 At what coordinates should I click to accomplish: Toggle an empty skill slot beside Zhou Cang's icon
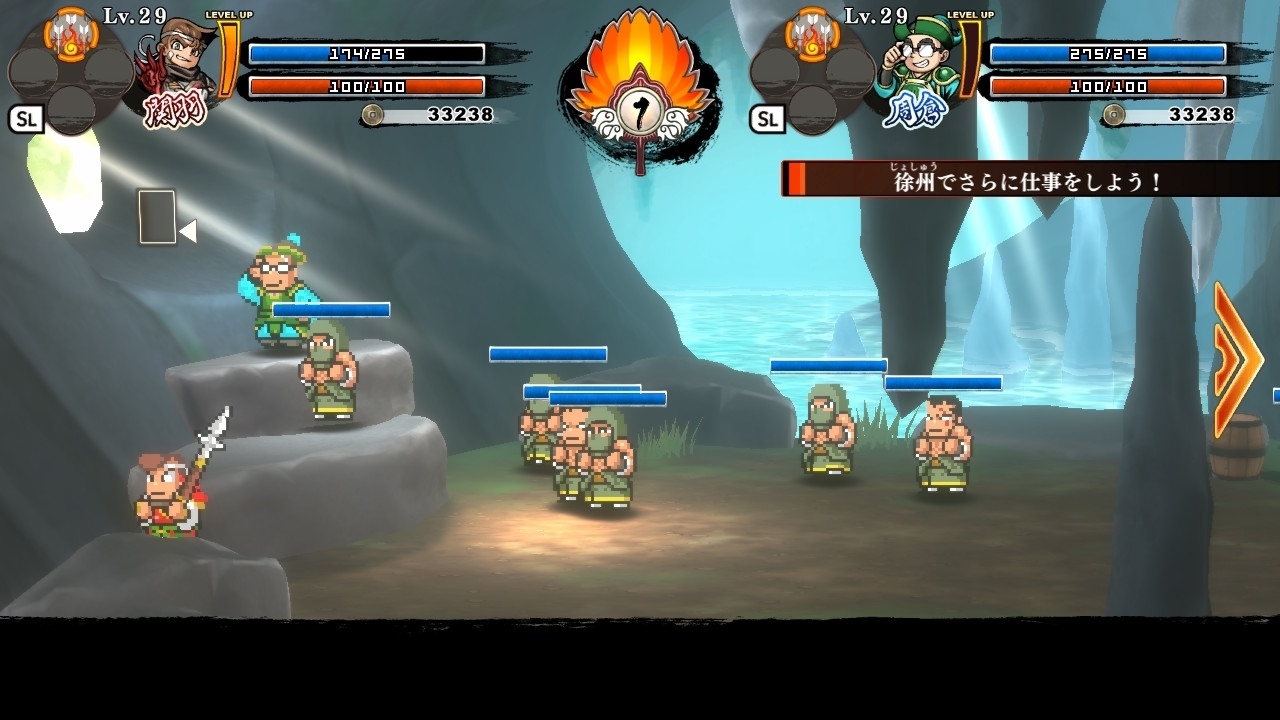848,70
